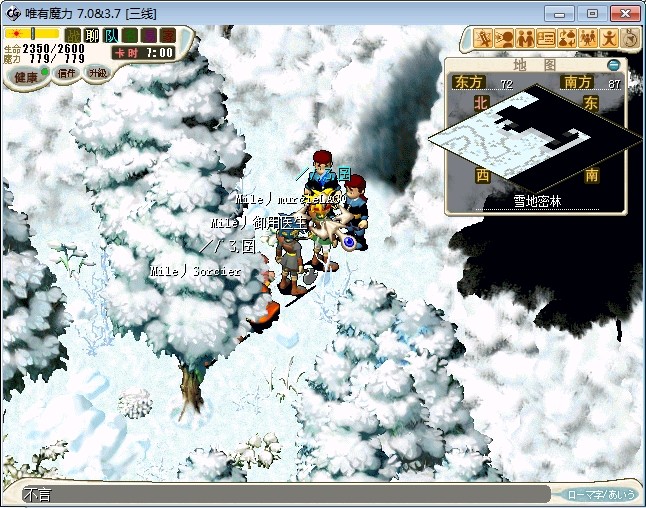Start a trade with the bag-swap icon
The width and height of the screenshot is (646, 508).
point(567,39)
